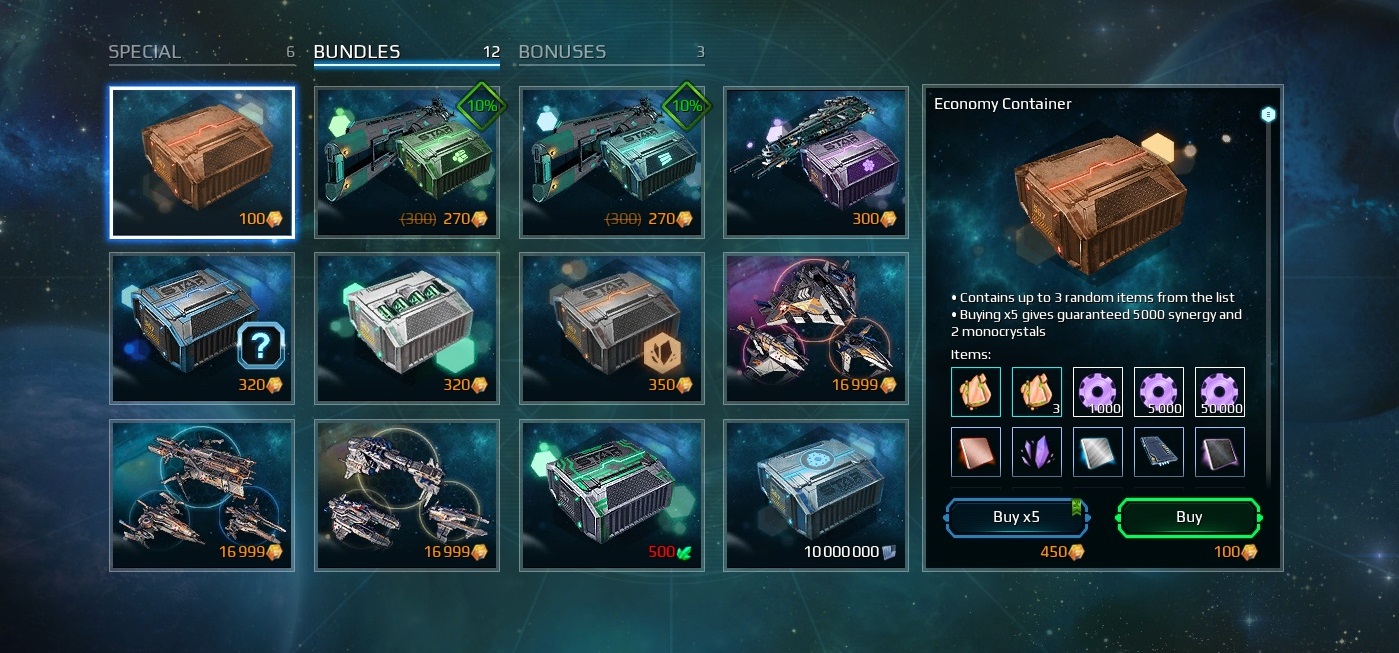Buy five Economy Containers with Buy x5
This screenshot has width=1399, height=653.
[x=1018, y=517]
